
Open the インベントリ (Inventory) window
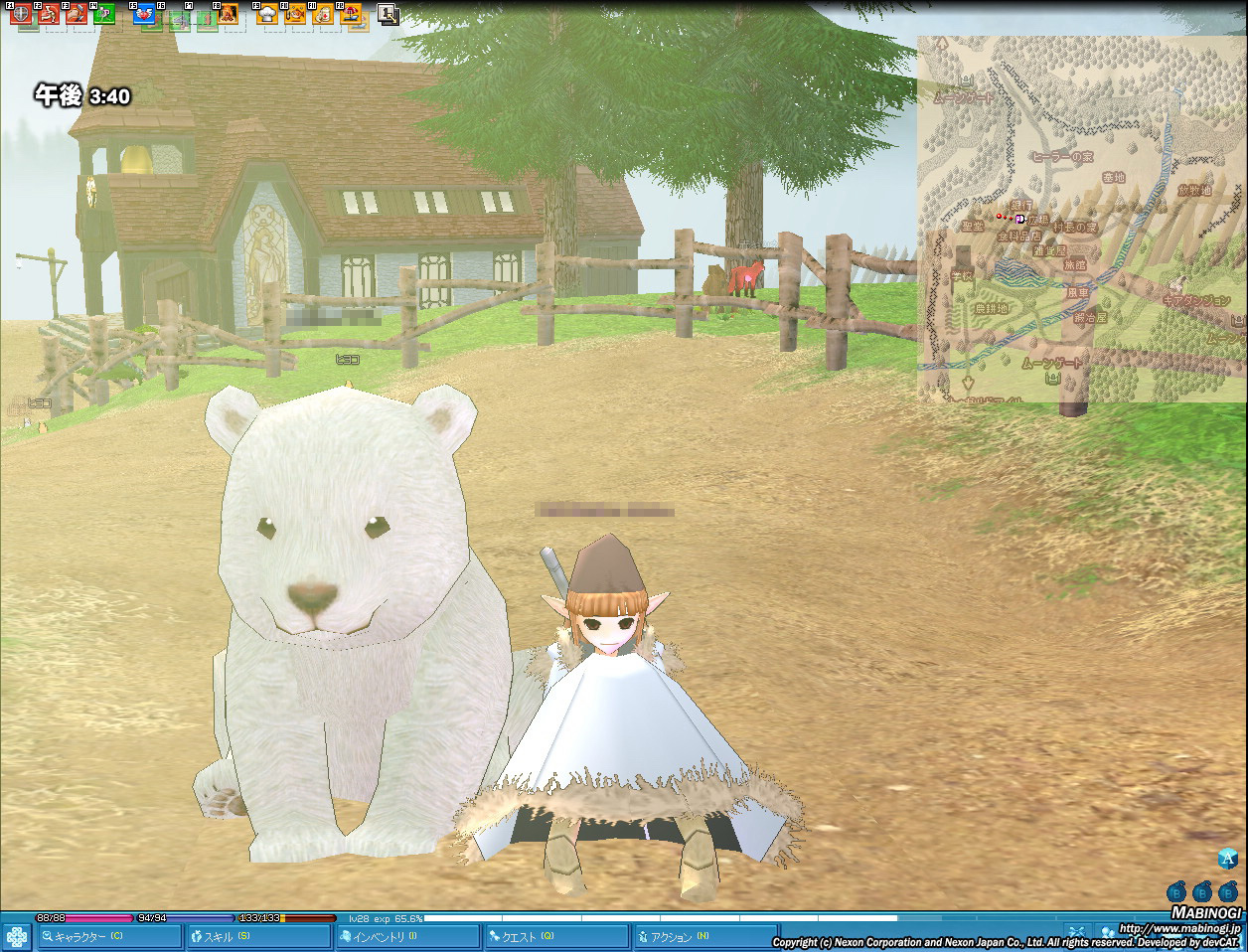407,936
